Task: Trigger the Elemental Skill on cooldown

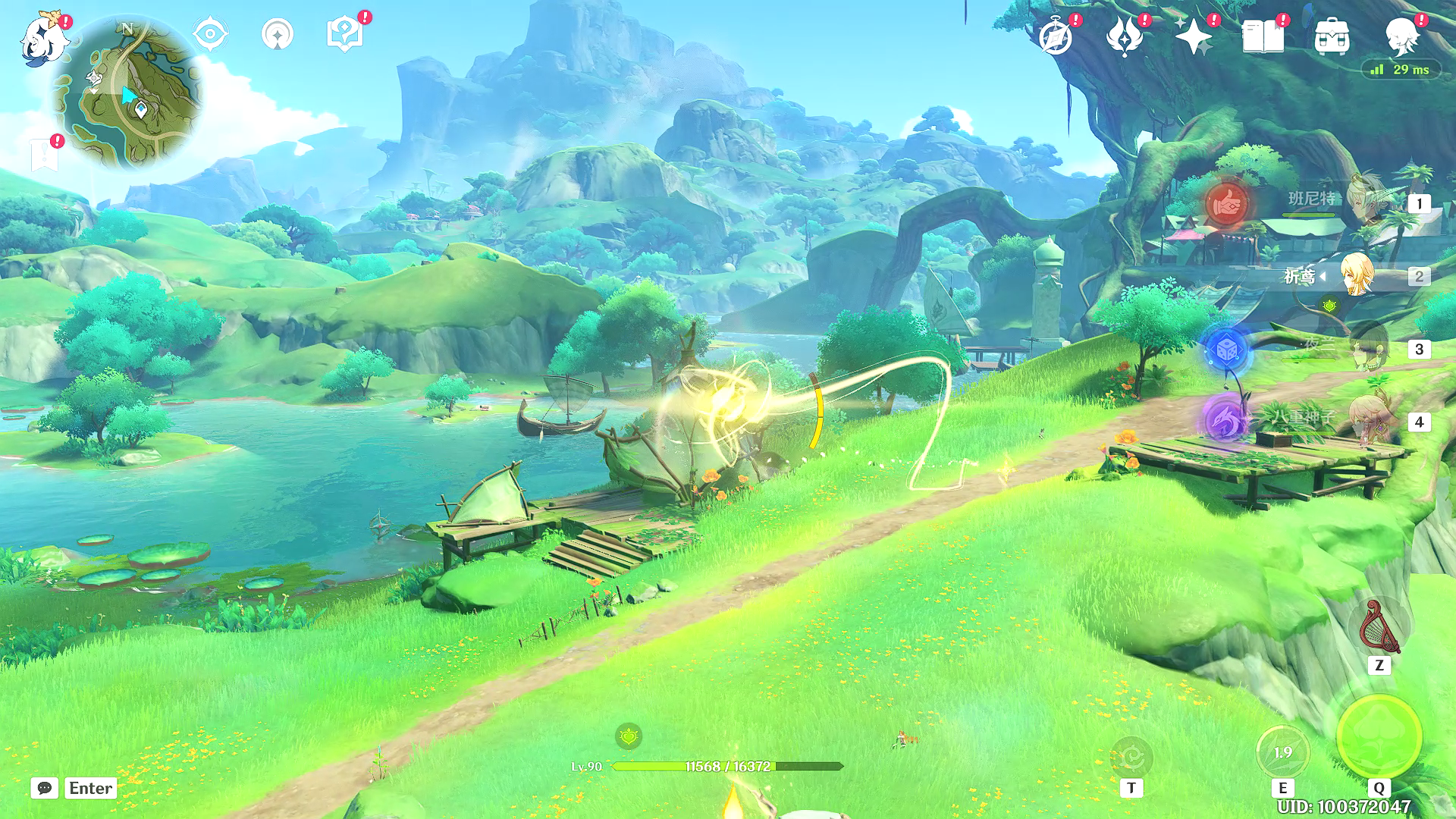Action: click(x=1282, y=752)
